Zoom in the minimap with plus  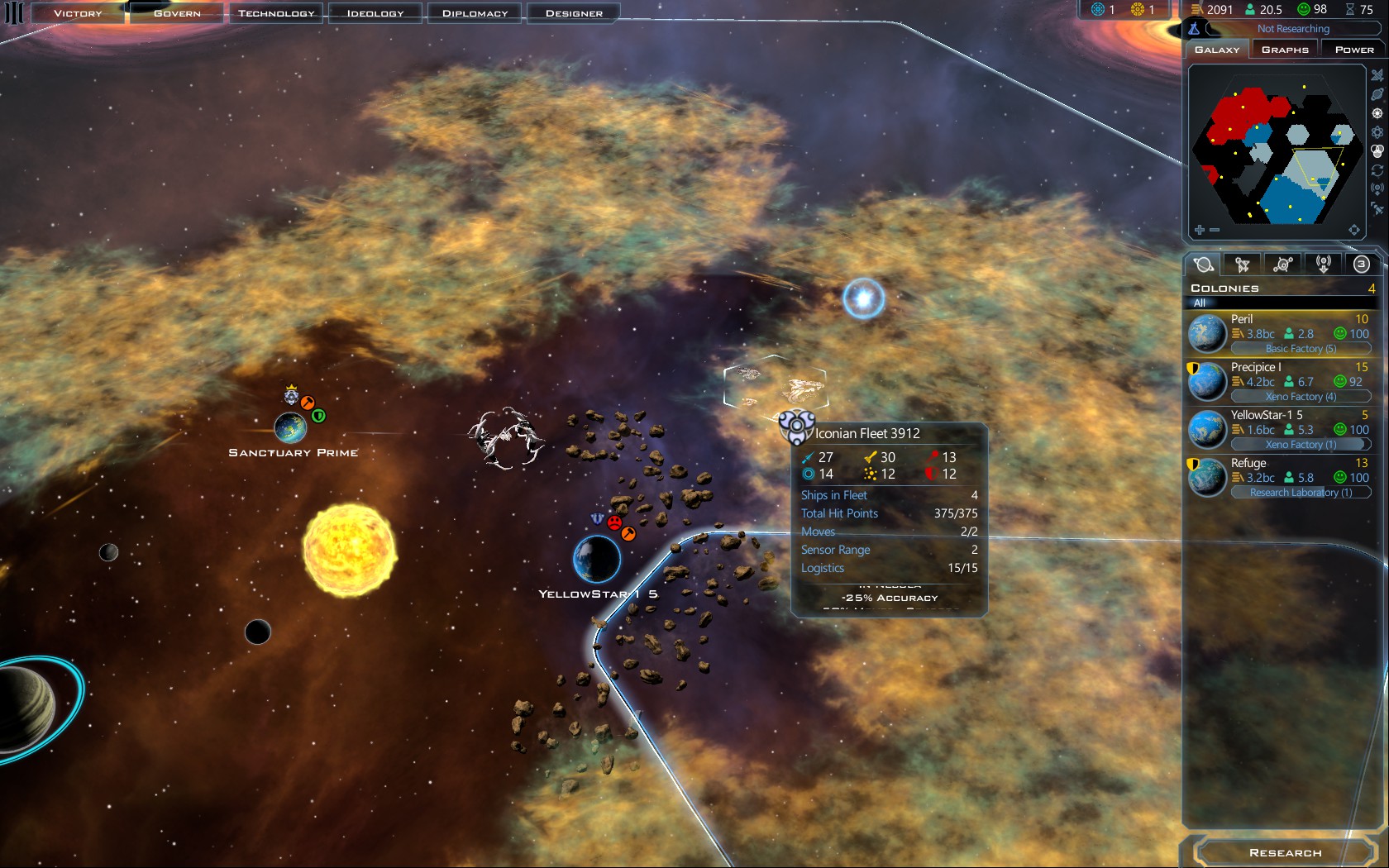[x=1200, y=230]
